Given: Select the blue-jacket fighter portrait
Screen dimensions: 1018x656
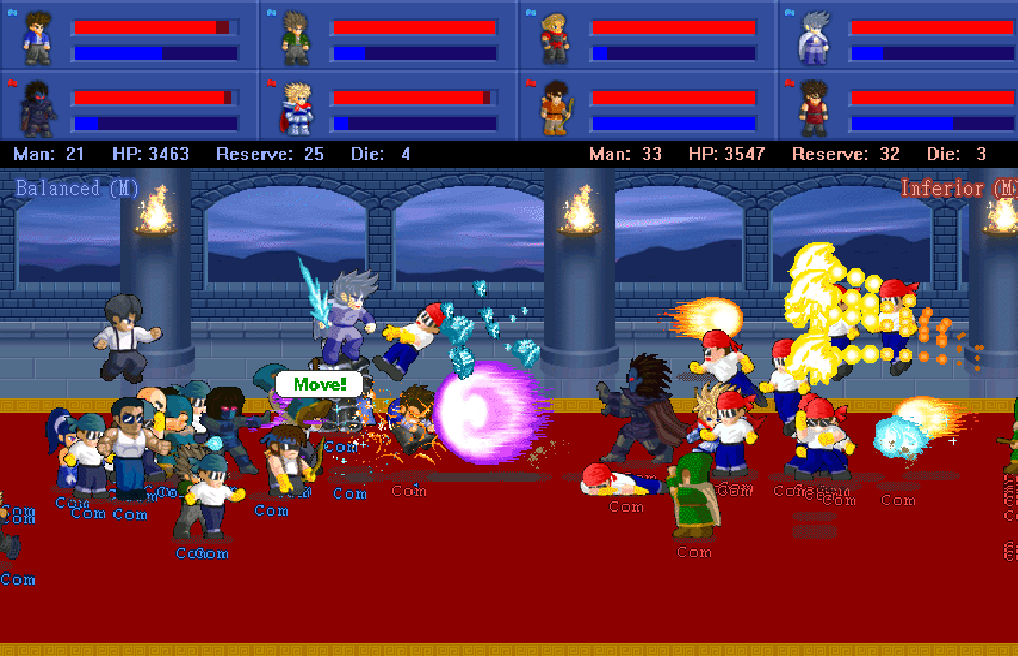Looking at the screenshot, I should point(38,37).
